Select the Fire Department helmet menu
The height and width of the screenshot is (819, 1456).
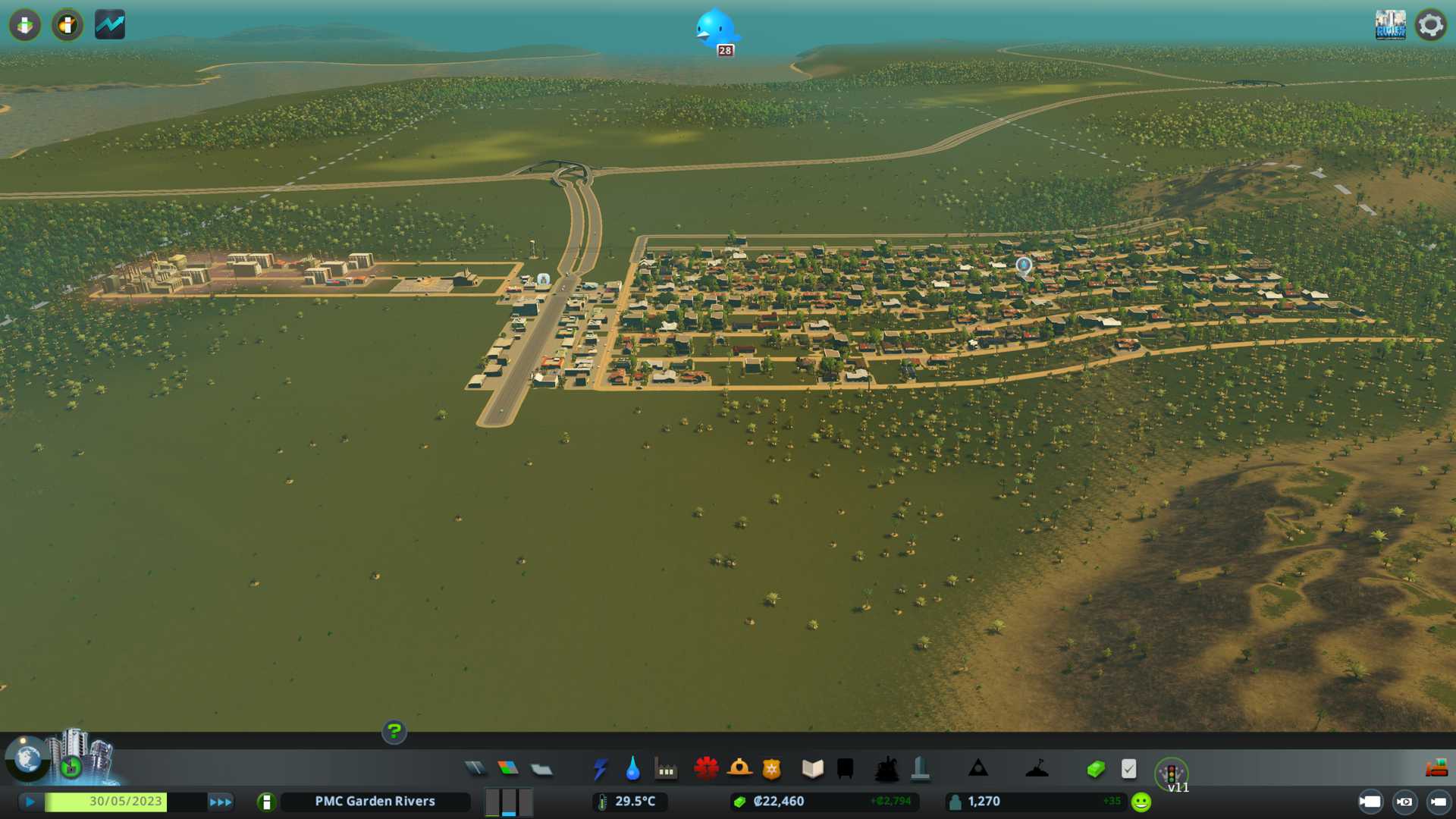(739, 769)
